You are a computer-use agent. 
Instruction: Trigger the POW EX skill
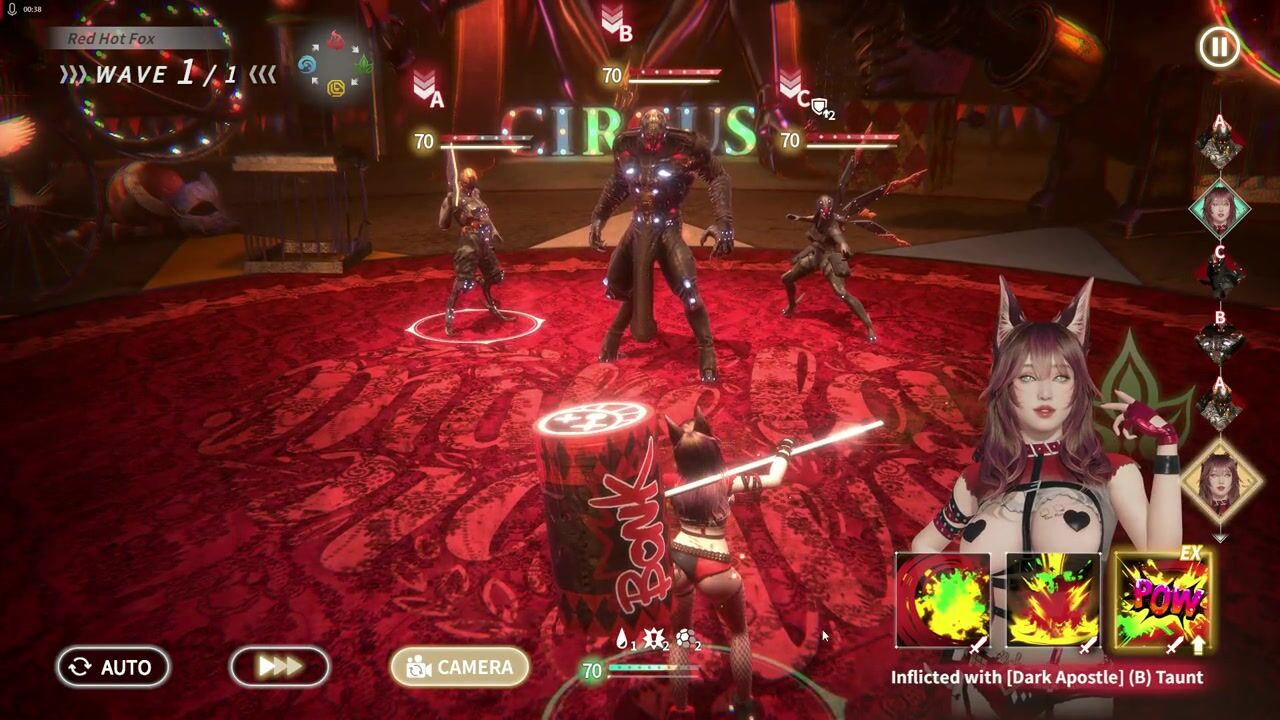1161,601
